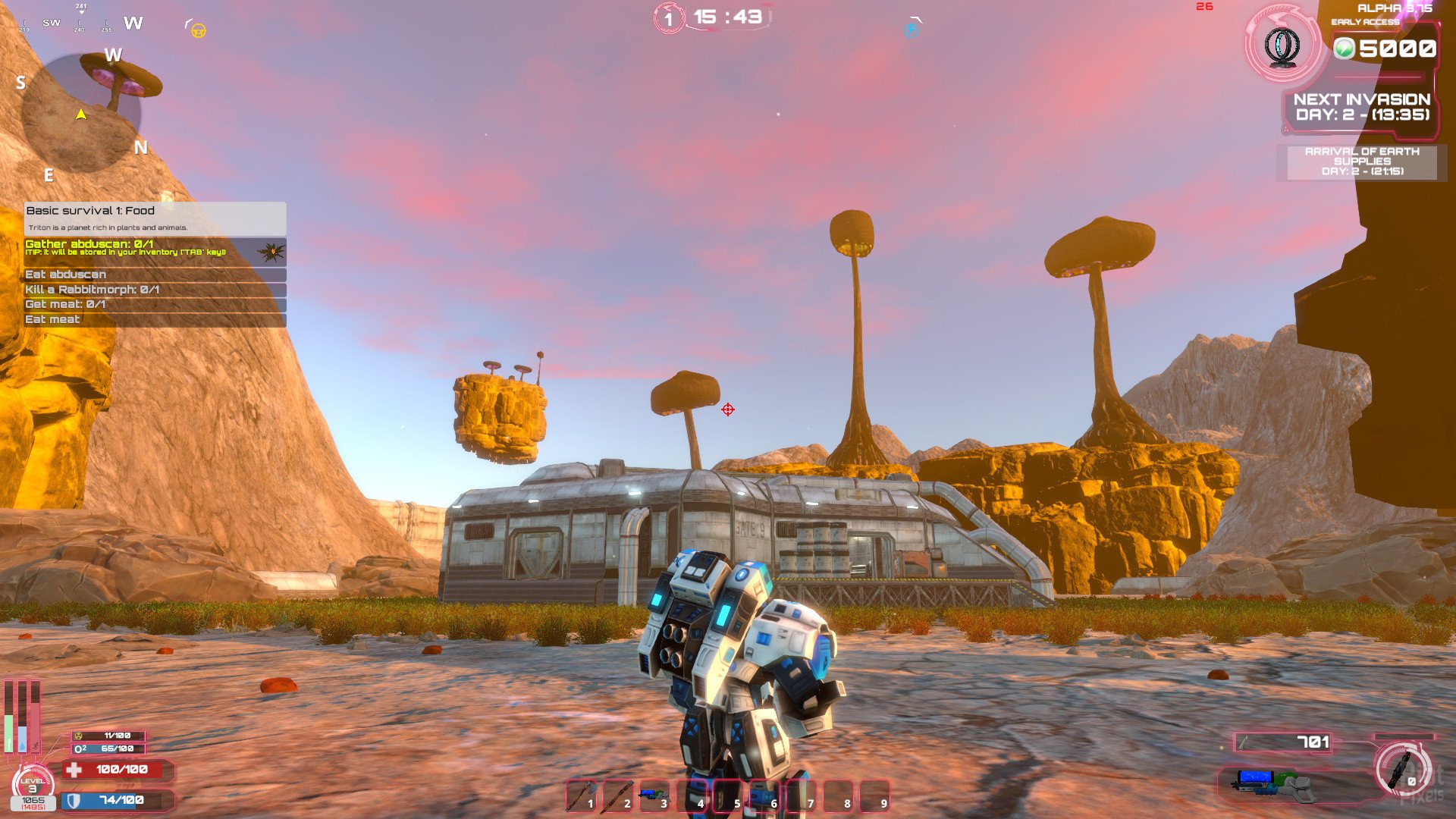1456x819 pixels.
Task: Select the wooden staff in hotbar slot 2
Action: click(618, 796)
